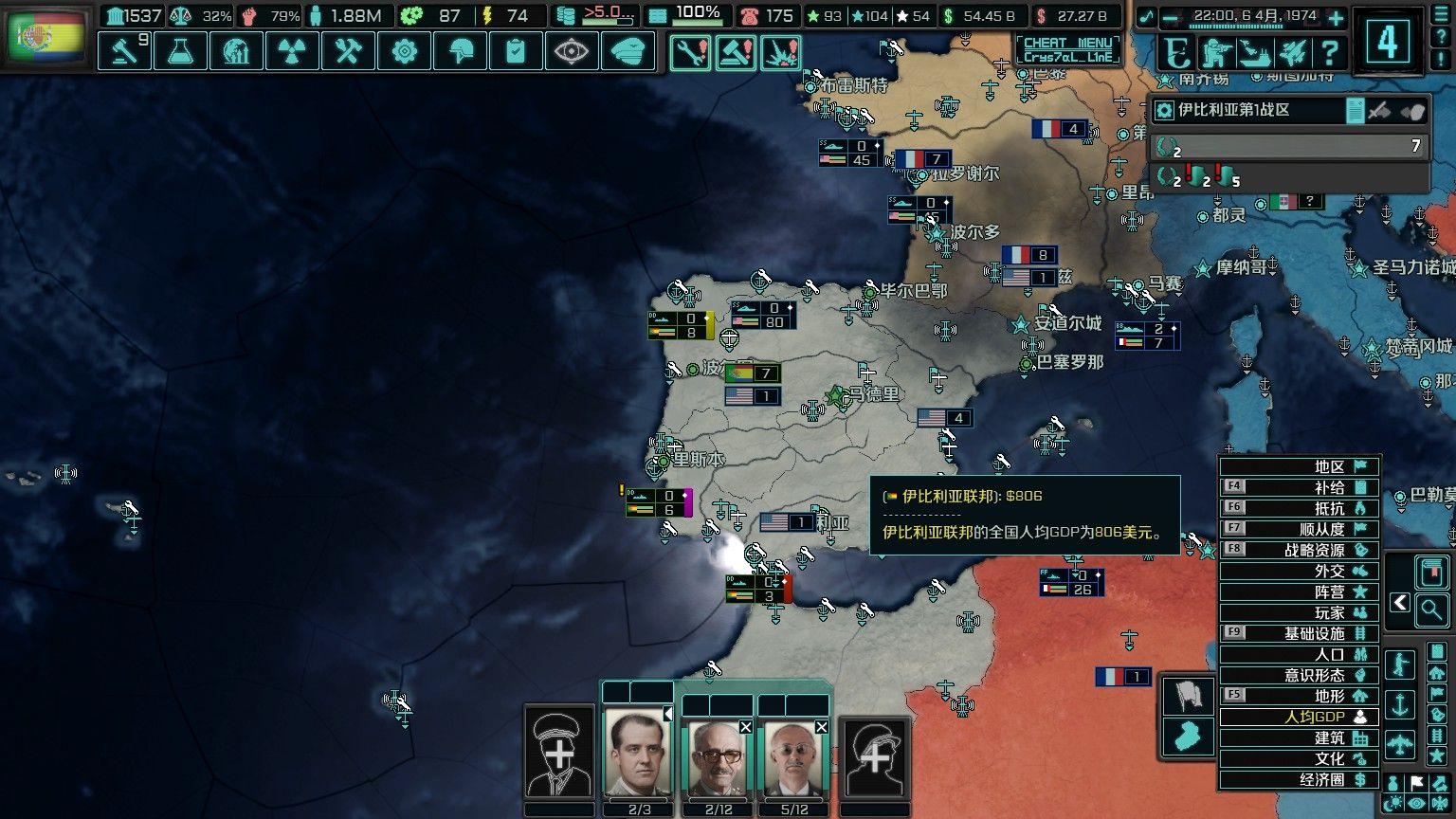
Task: Show the 基础设施 infrastructure map mode
Action: coord(1299,633)
